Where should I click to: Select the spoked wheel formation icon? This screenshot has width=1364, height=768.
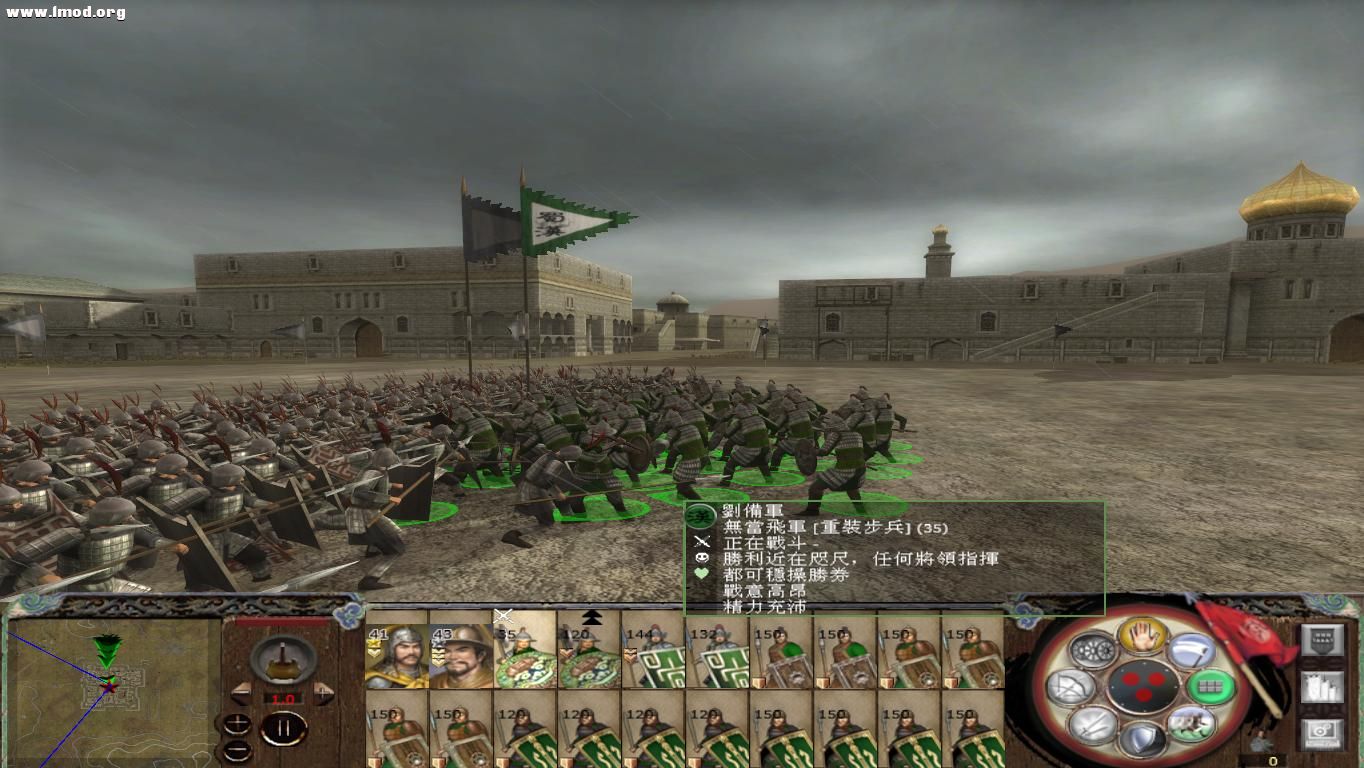[x=1091, y=649]
